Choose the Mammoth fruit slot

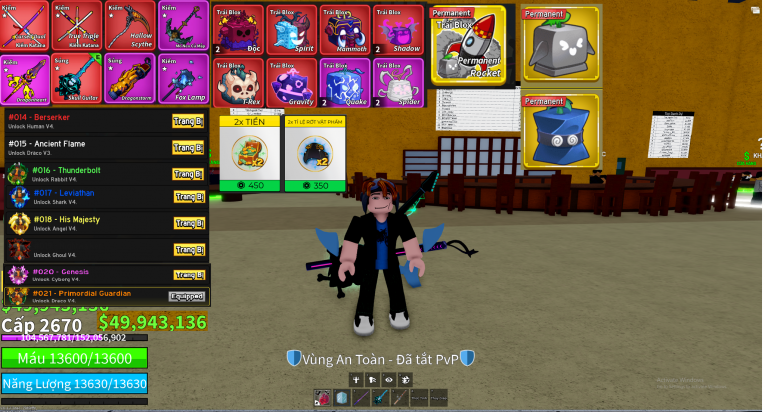[345, 29]
